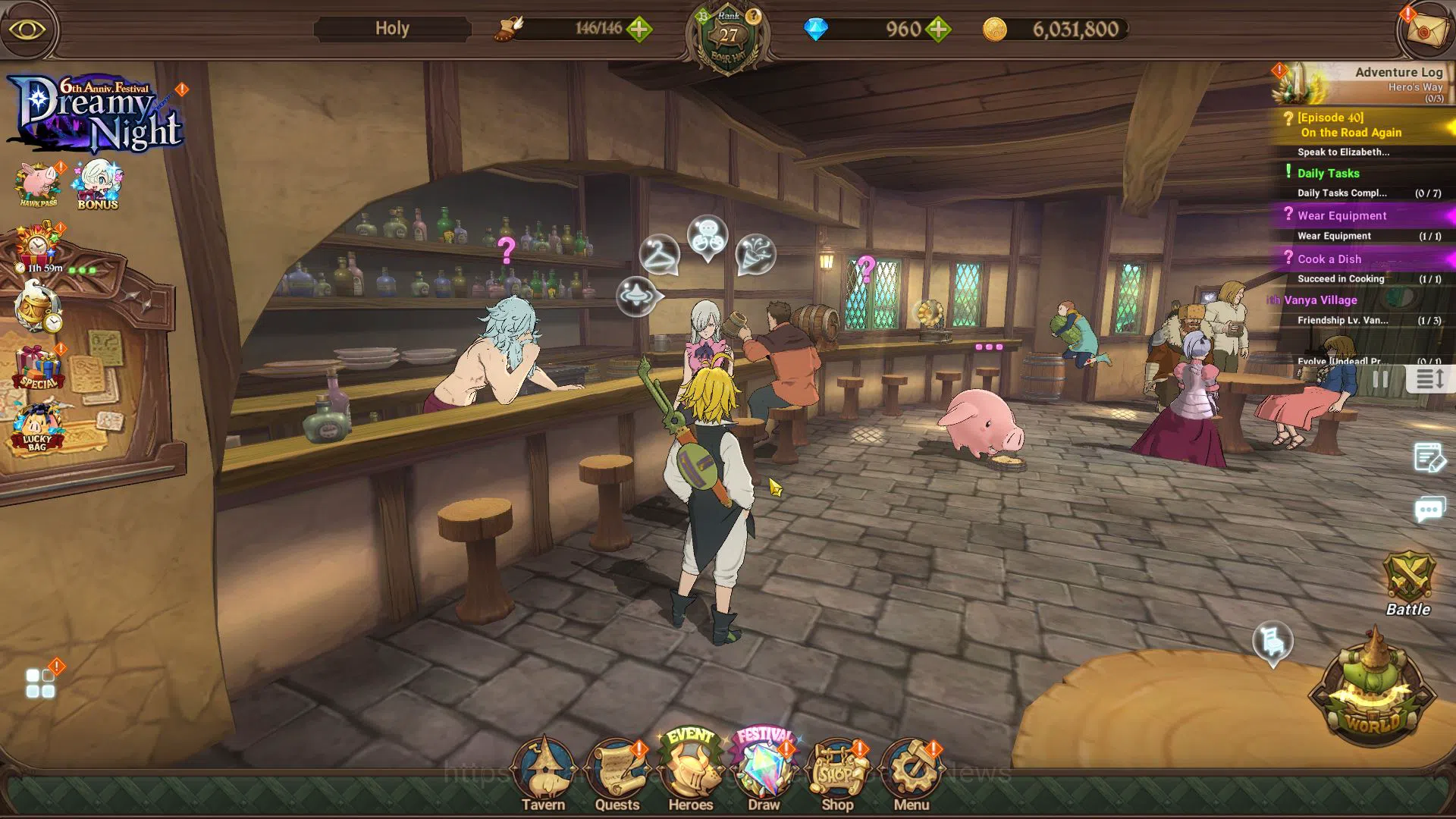1456x819 pixels.
Task: Open the four-square grid shortcut menu
Action: [x=40, y=682]
